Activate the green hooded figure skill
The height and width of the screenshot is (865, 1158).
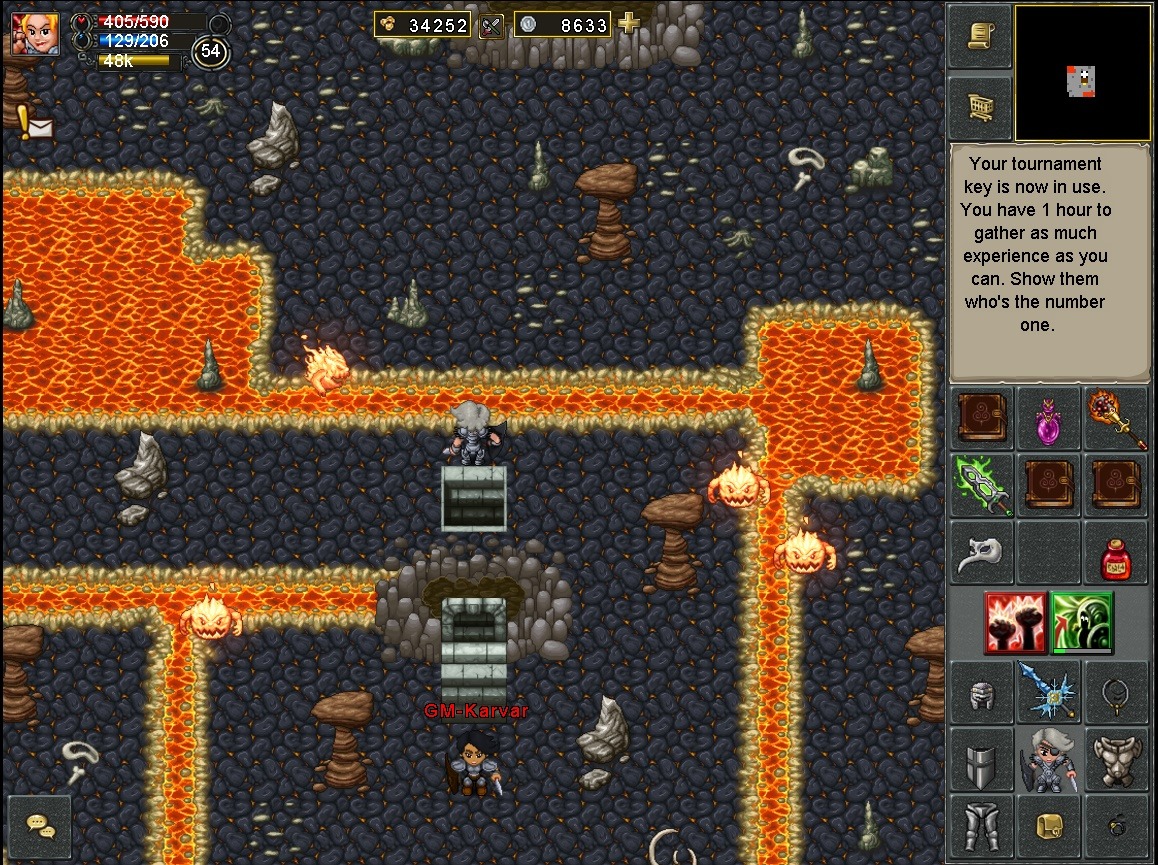click(x=1082, y=622)
